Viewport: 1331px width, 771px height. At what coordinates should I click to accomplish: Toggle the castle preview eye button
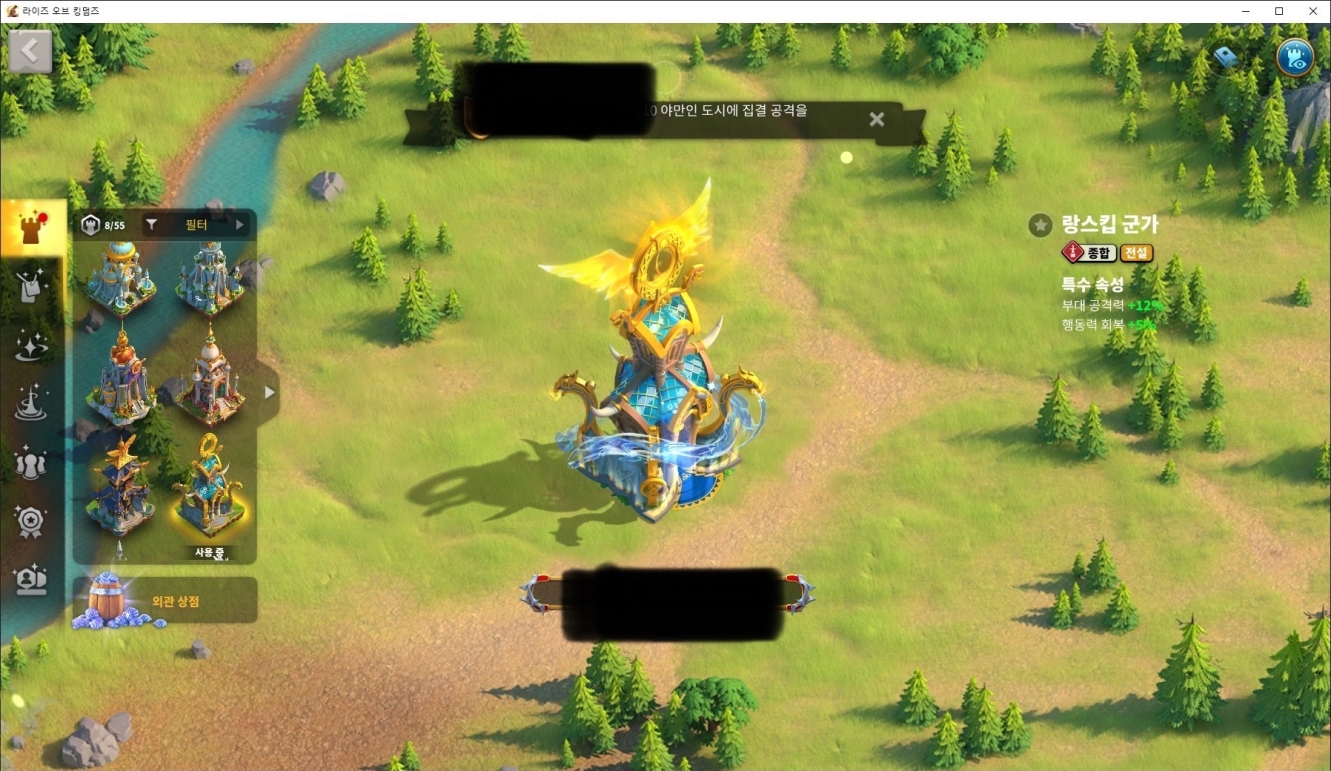tap(1295, 57)
